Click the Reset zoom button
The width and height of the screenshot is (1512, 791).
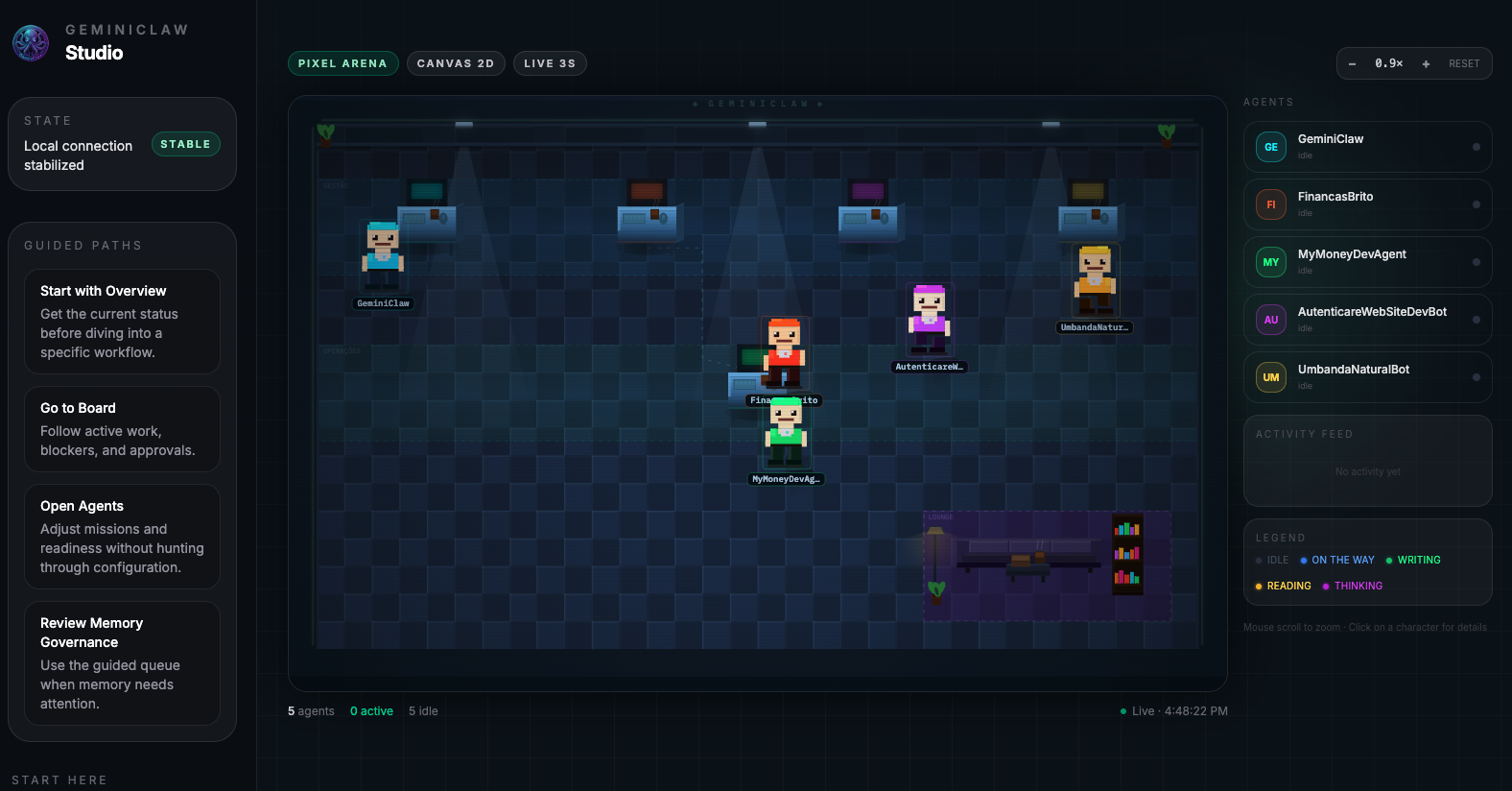pos(1464,63)
